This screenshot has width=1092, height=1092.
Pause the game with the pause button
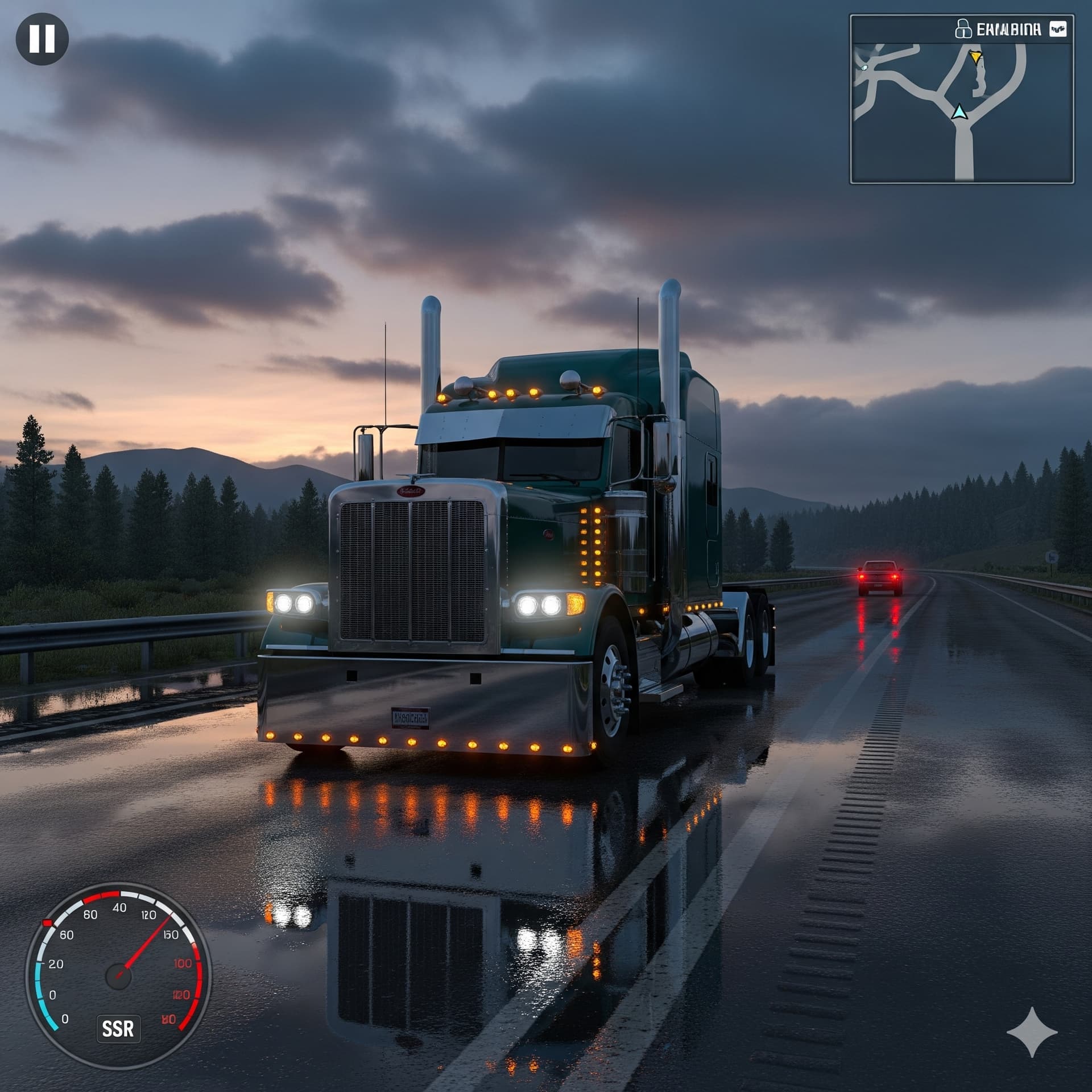[42, 39]
